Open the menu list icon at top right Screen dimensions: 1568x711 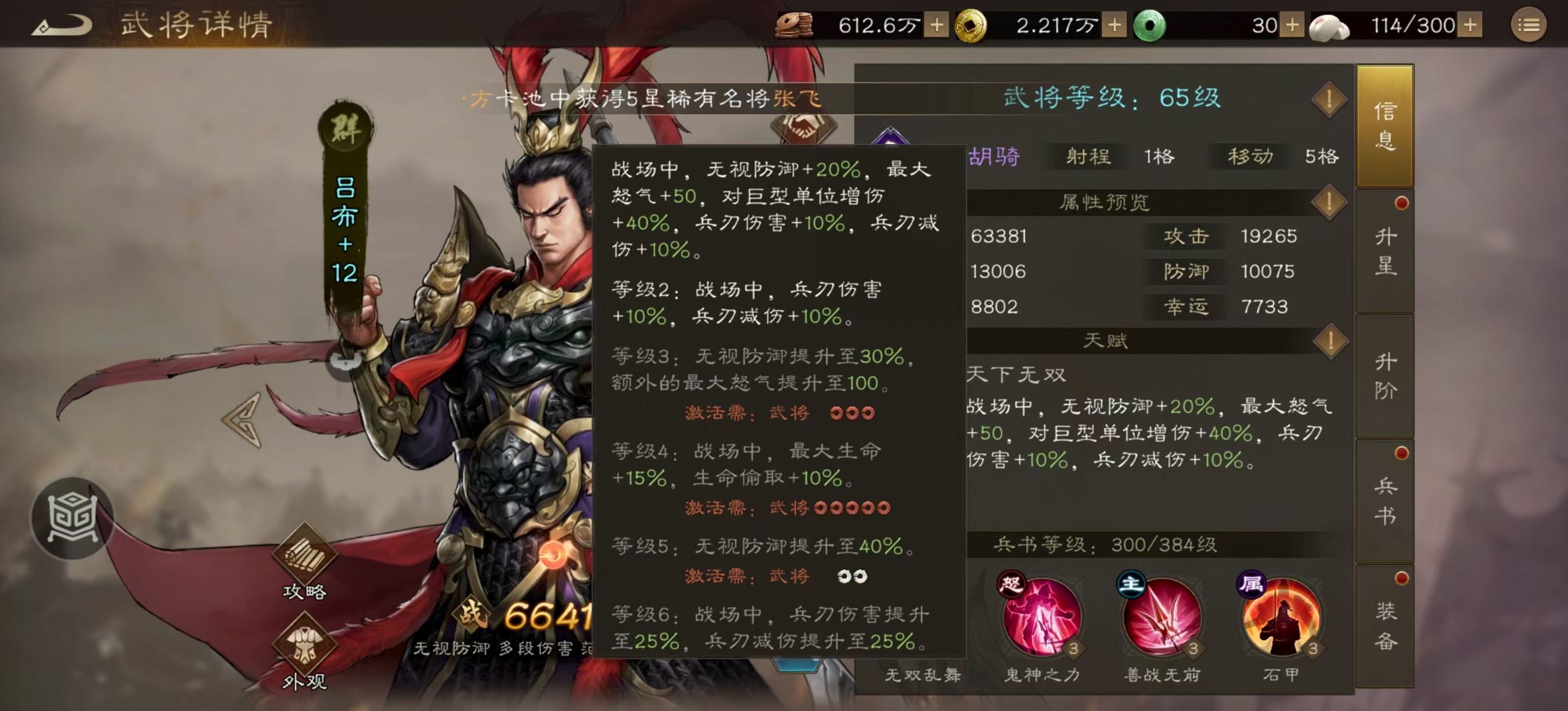[1530, 26]
